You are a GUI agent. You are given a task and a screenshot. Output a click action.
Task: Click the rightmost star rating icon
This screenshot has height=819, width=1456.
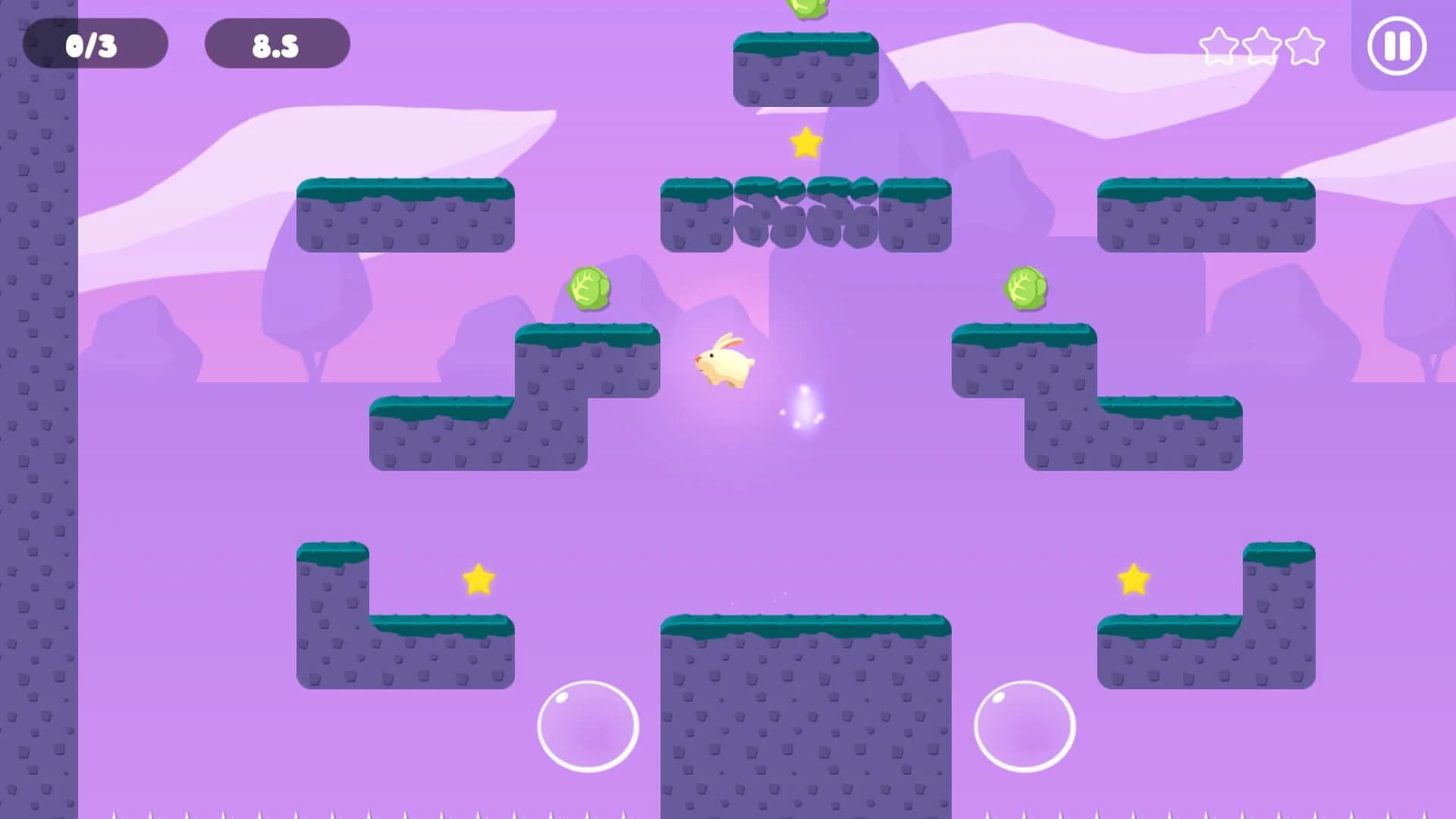point(1304,46)
